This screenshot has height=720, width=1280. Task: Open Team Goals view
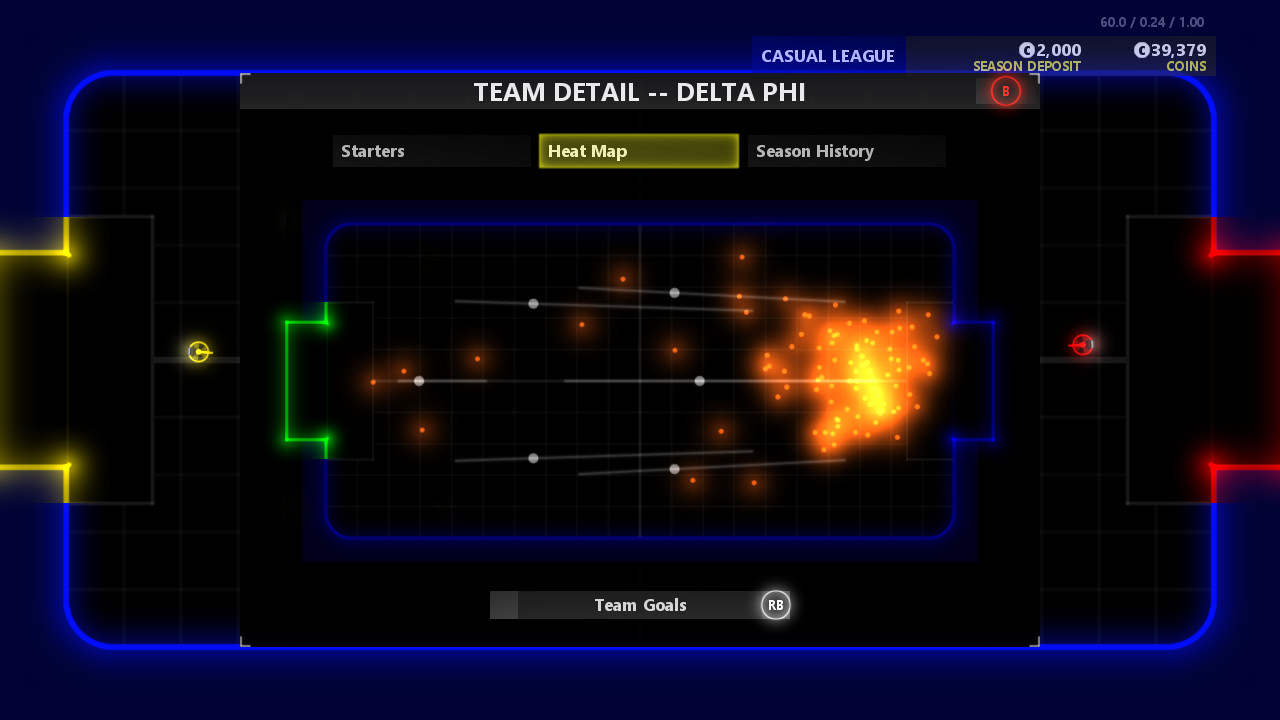[x=640, y=605]
